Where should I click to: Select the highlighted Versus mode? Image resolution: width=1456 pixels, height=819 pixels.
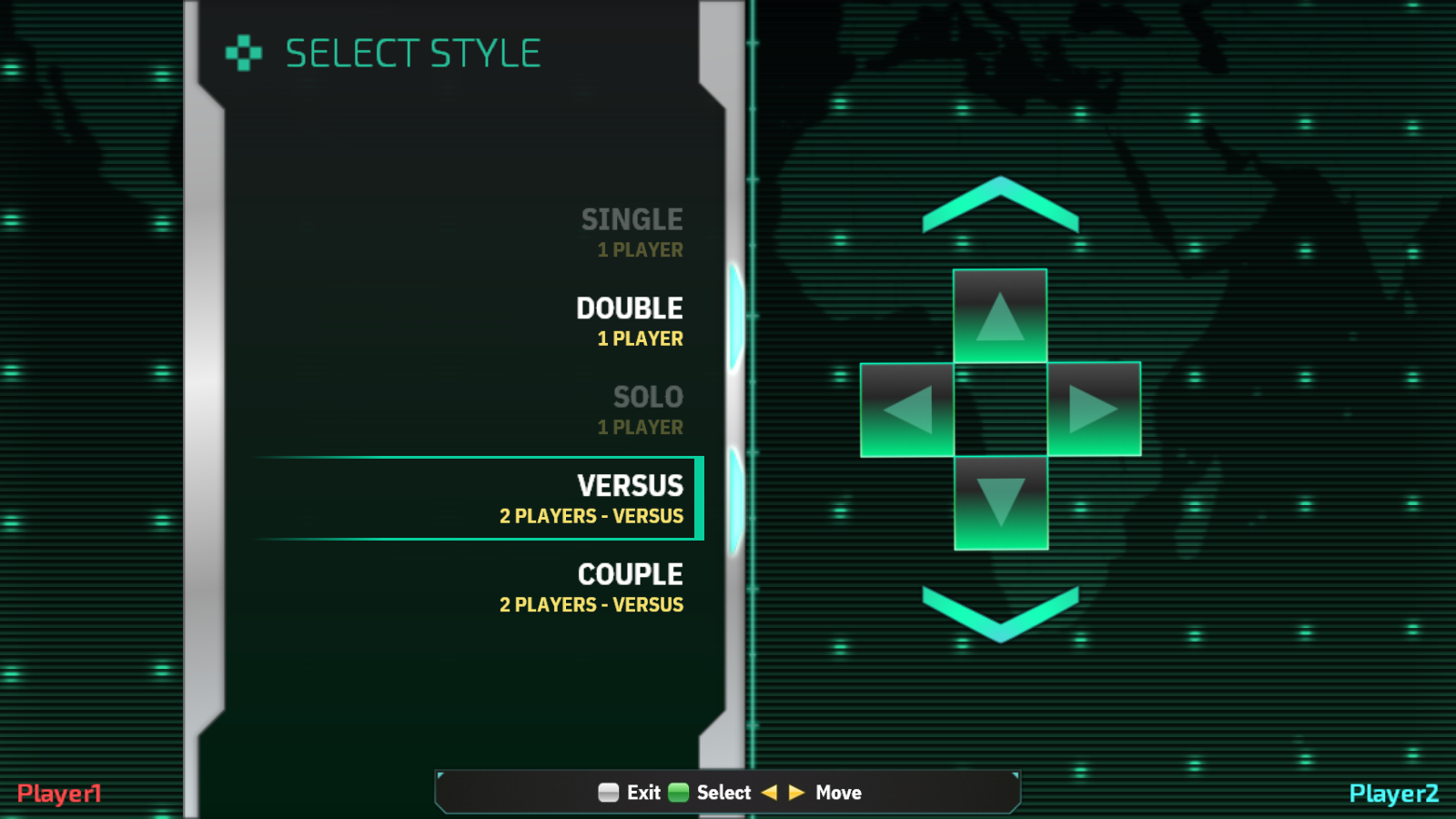pyautogui.click(x=591, y=499)
